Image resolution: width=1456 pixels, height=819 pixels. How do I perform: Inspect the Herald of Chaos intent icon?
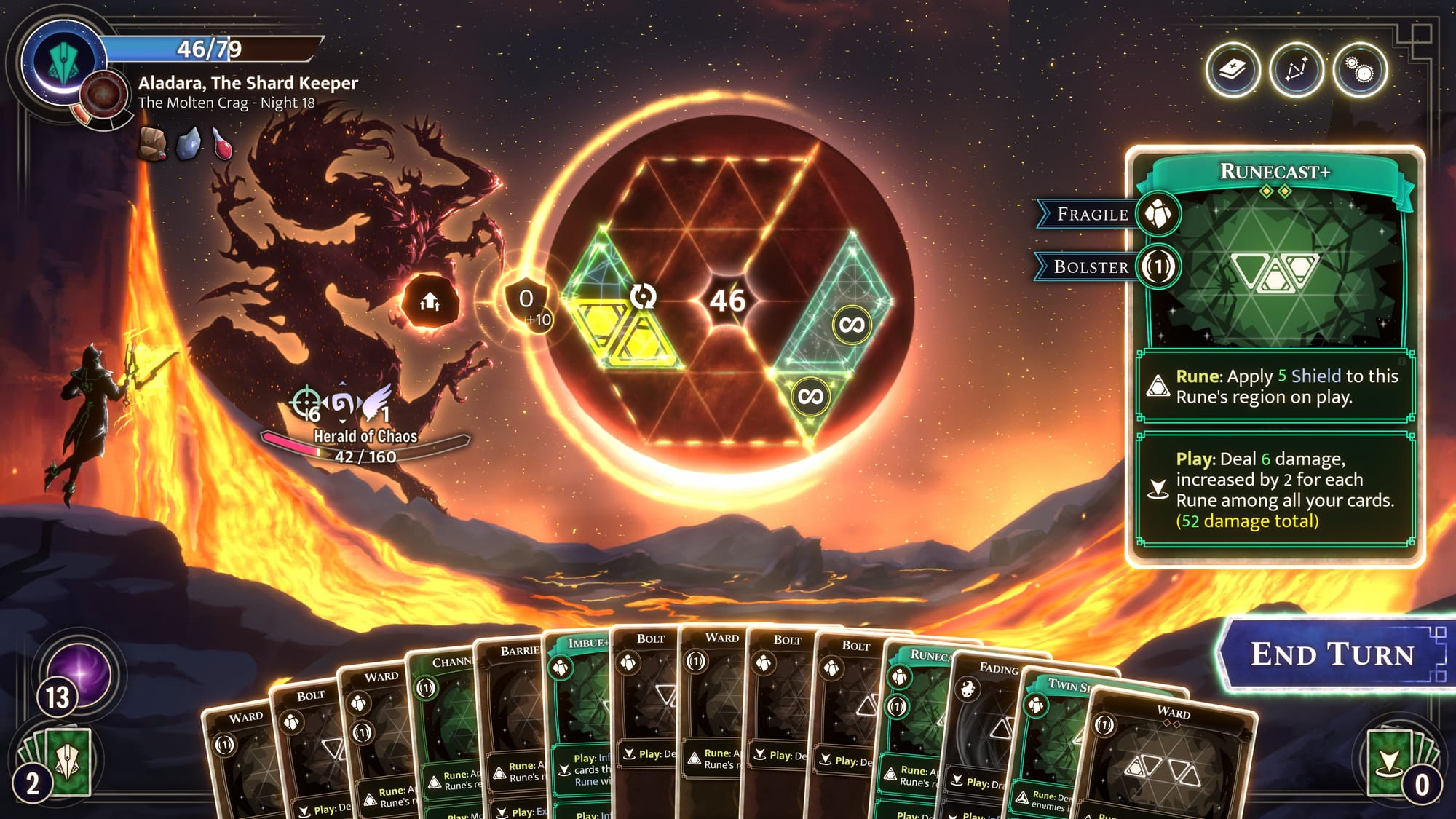pos(430,301)
